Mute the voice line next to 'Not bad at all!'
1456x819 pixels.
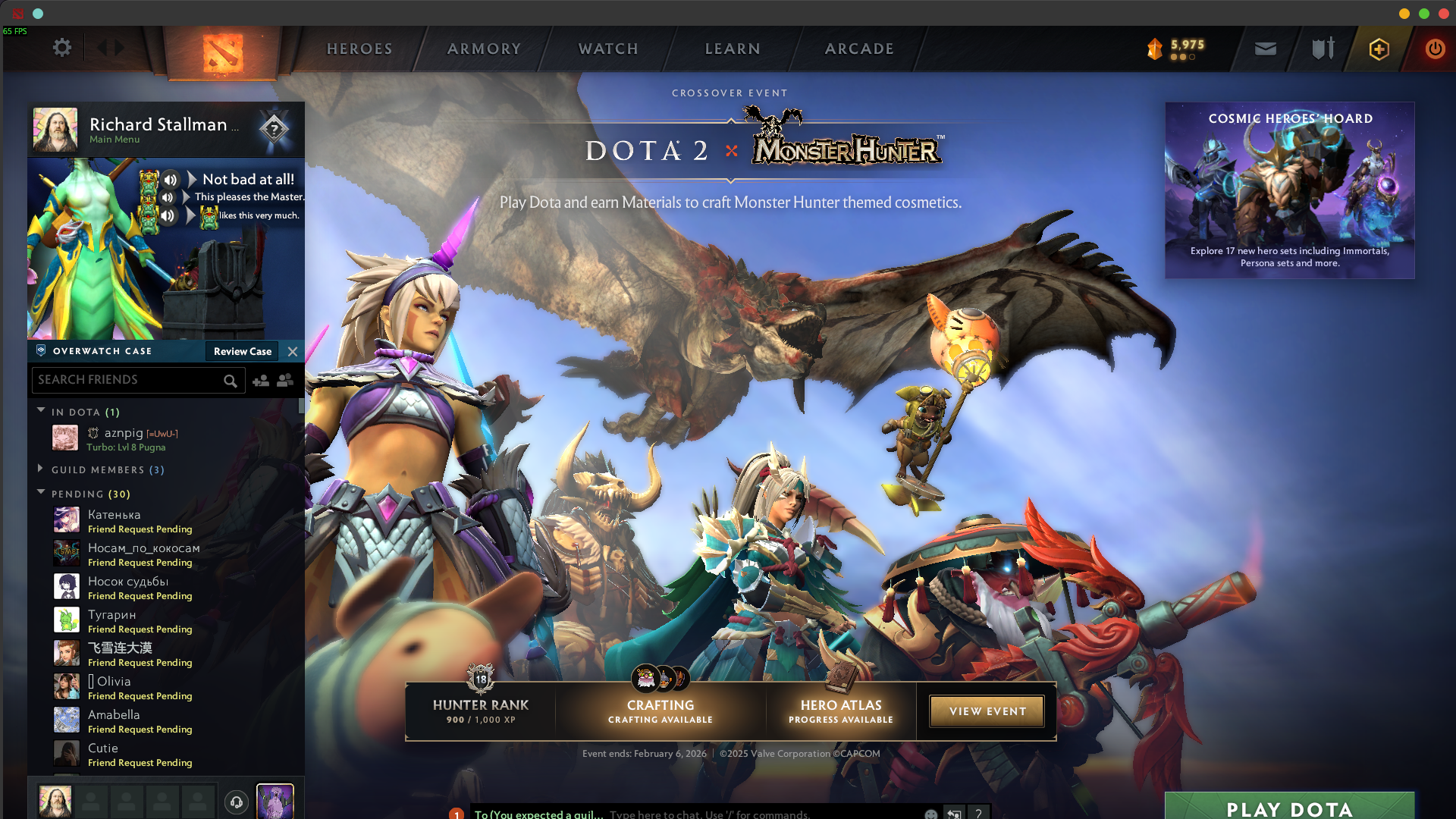tap(169, 179)
